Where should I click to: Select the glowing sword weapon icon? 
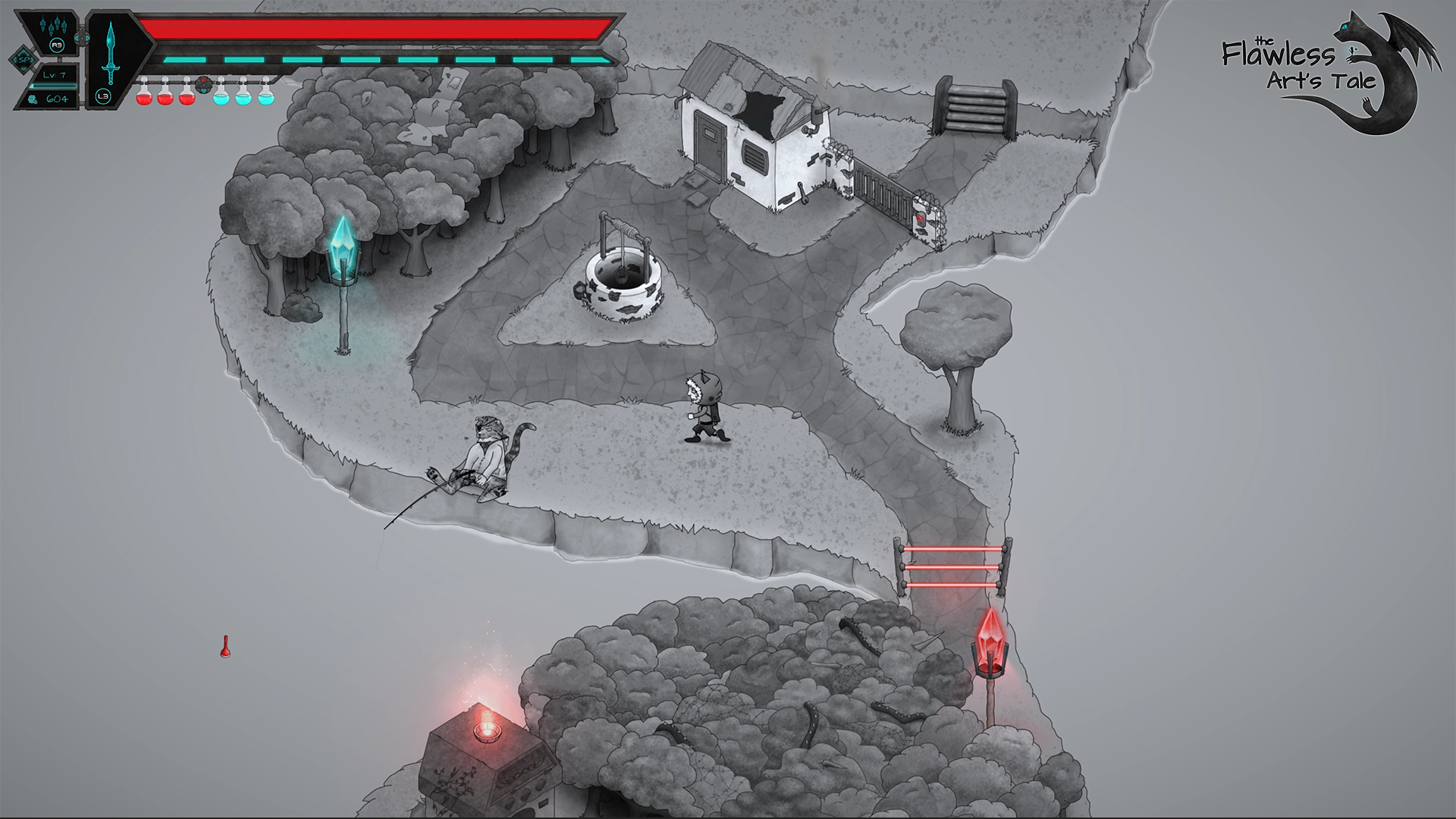[x=111, y=53]
